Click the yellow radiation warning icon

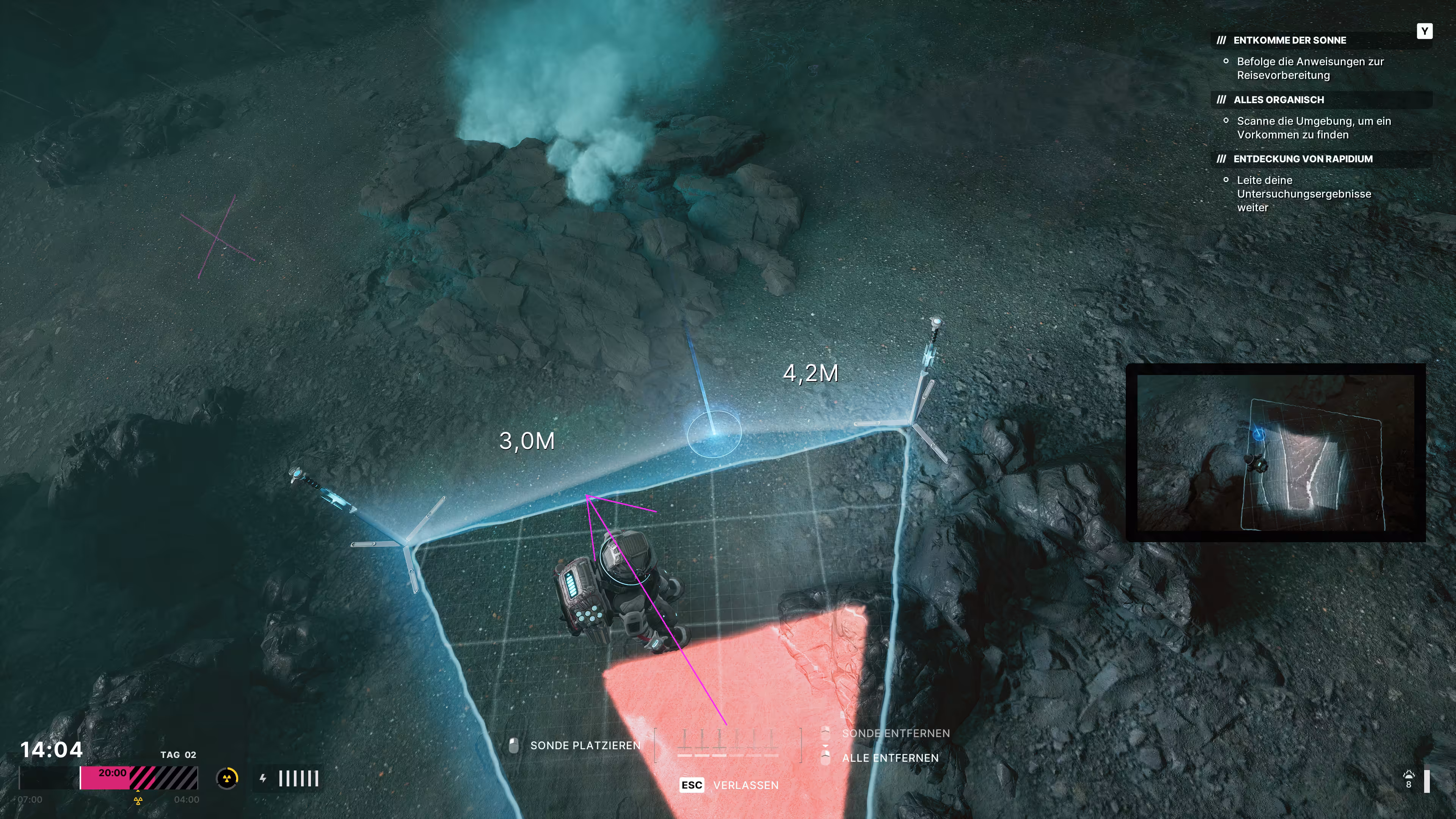(227, 778)
